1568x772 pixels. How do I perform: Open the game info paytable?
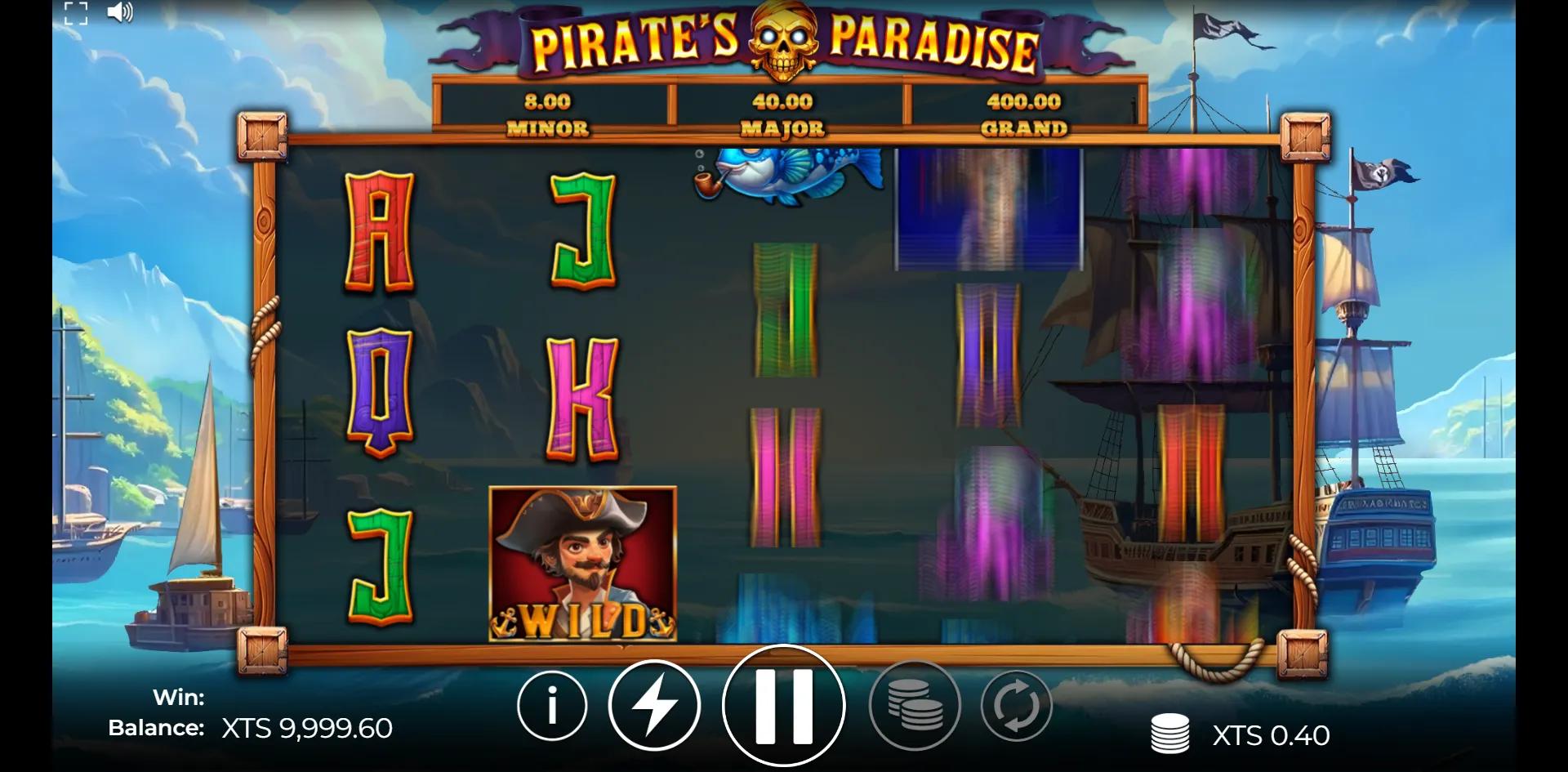[x=551, y=706]
